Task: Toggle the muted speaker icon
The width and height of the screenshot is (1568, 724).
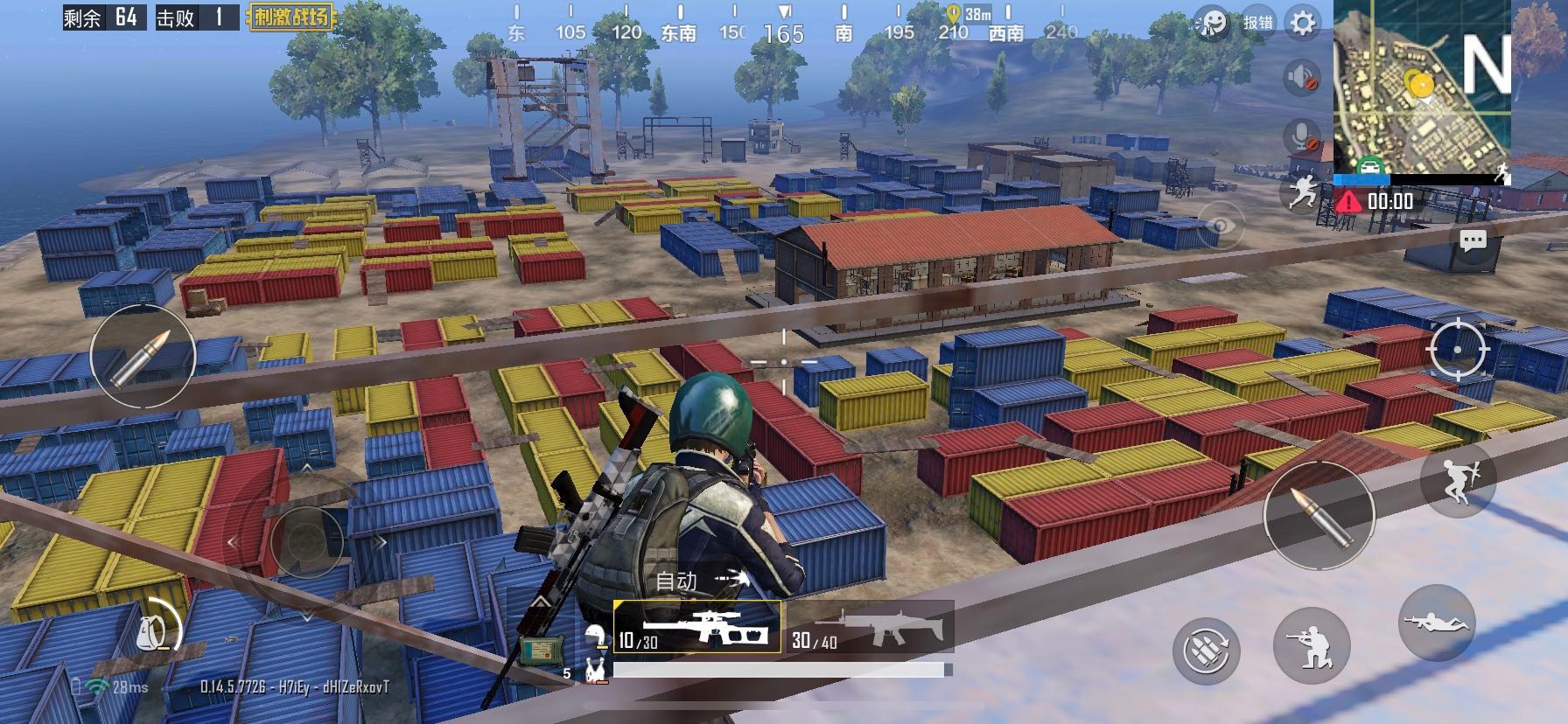Action: tap(1301, 77)
